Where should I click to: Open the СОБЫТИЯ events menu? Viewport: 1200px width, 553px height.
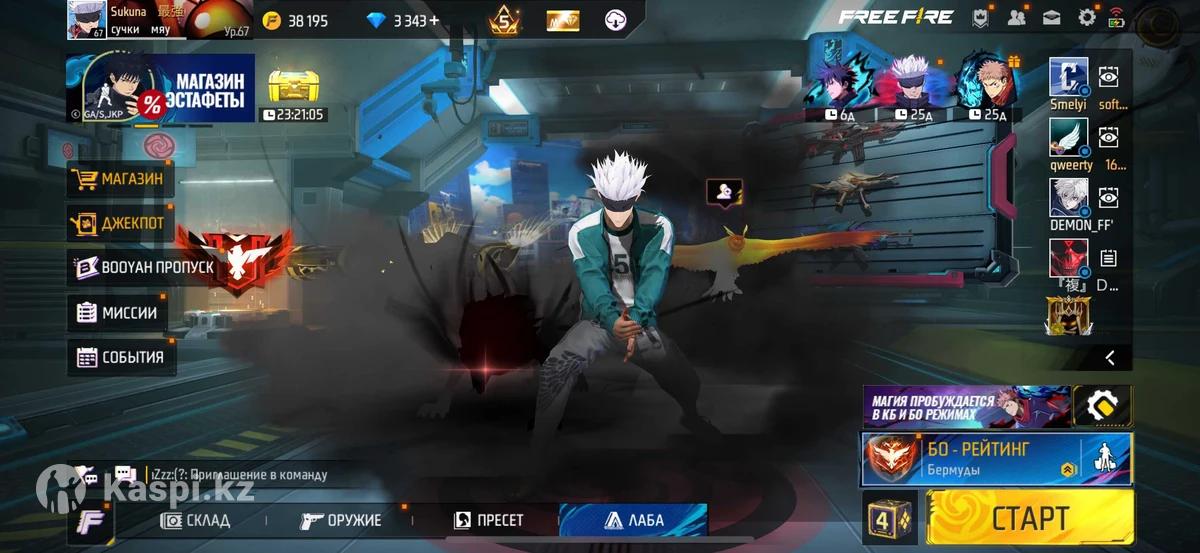(x=122, y=357)
